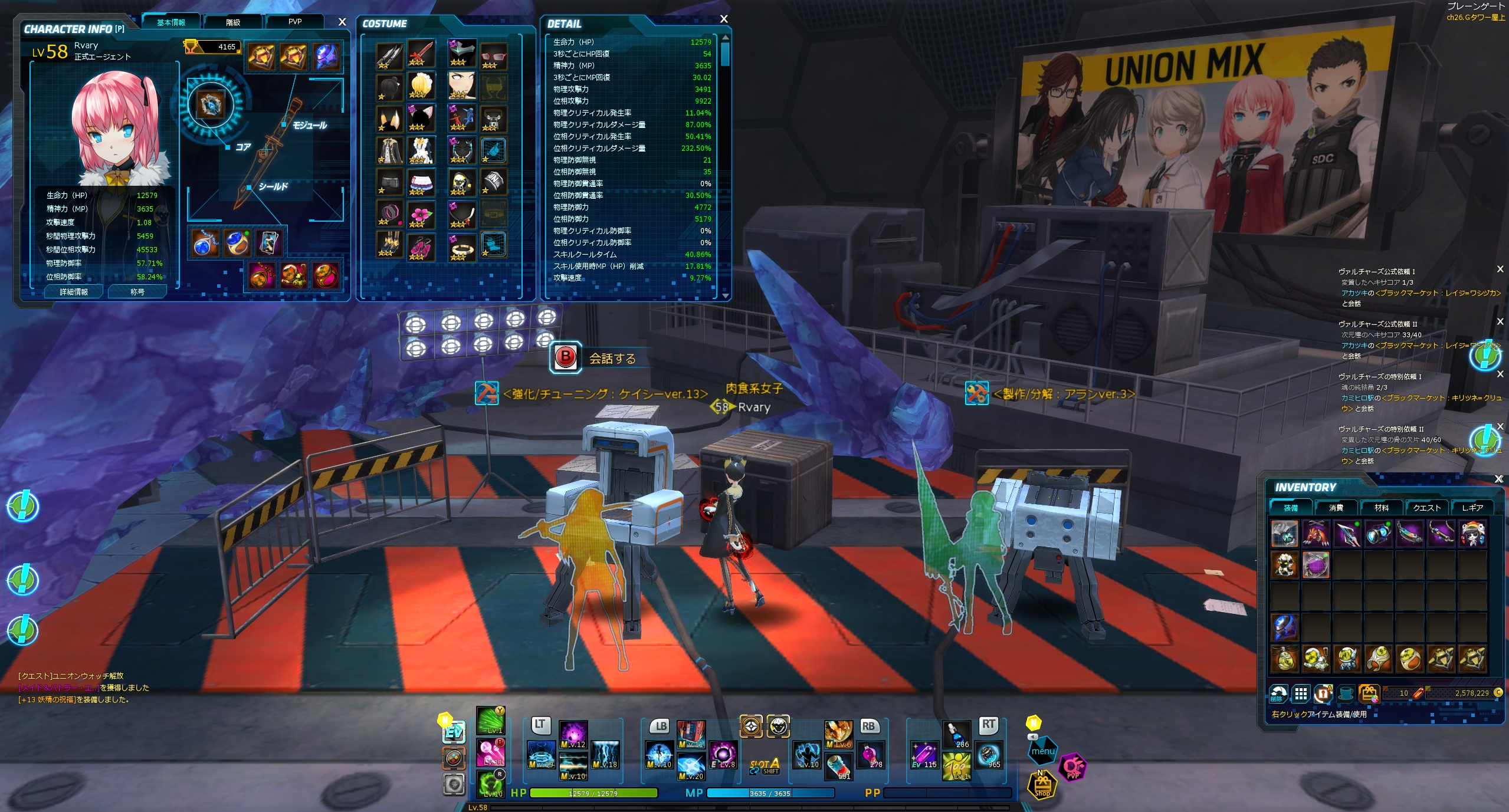The height and width of the screenshot is (812, 1509).
Task: Open the 材料 materials inventory tab
Action: tap(1381, 508)
